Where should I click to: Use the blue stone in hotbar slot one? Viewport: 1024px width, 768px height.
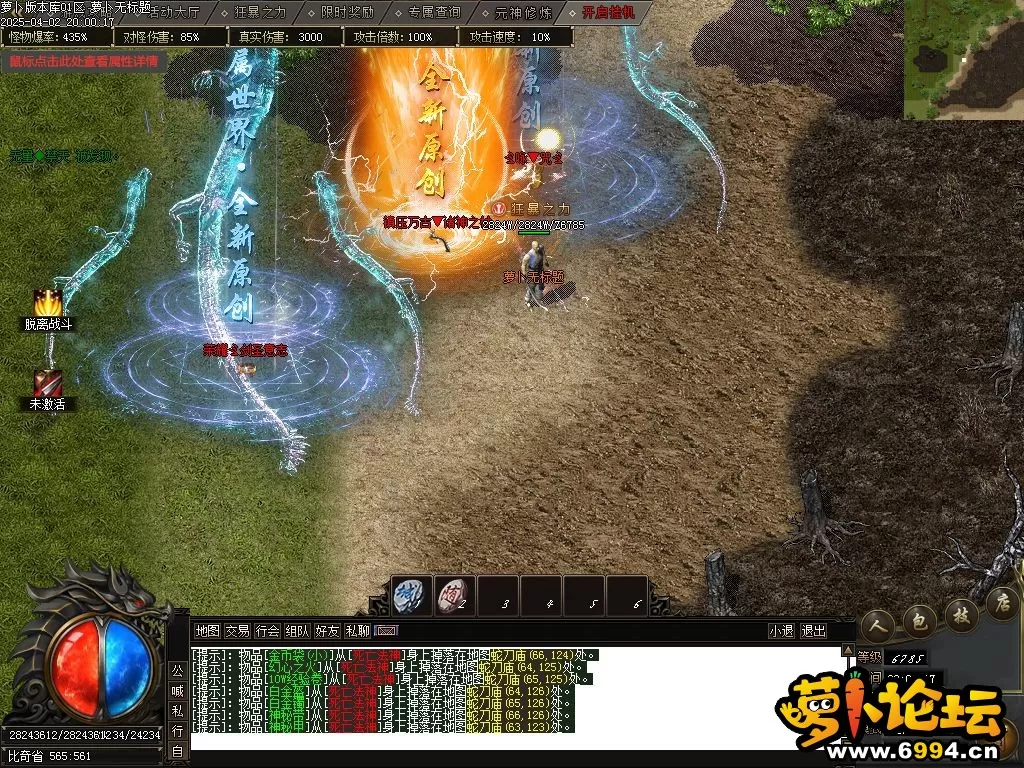coord(412,594)
